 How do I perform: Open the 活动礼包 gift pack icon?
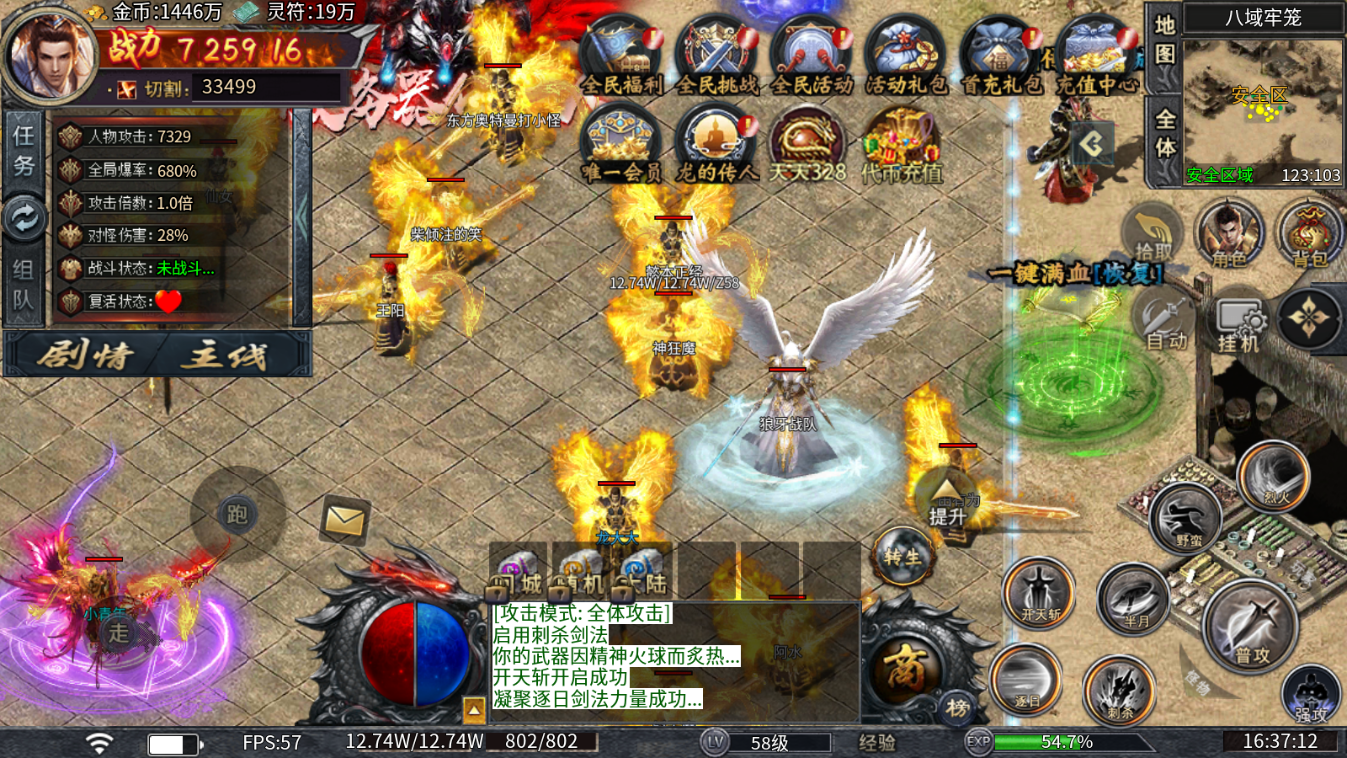pos(905,57)
